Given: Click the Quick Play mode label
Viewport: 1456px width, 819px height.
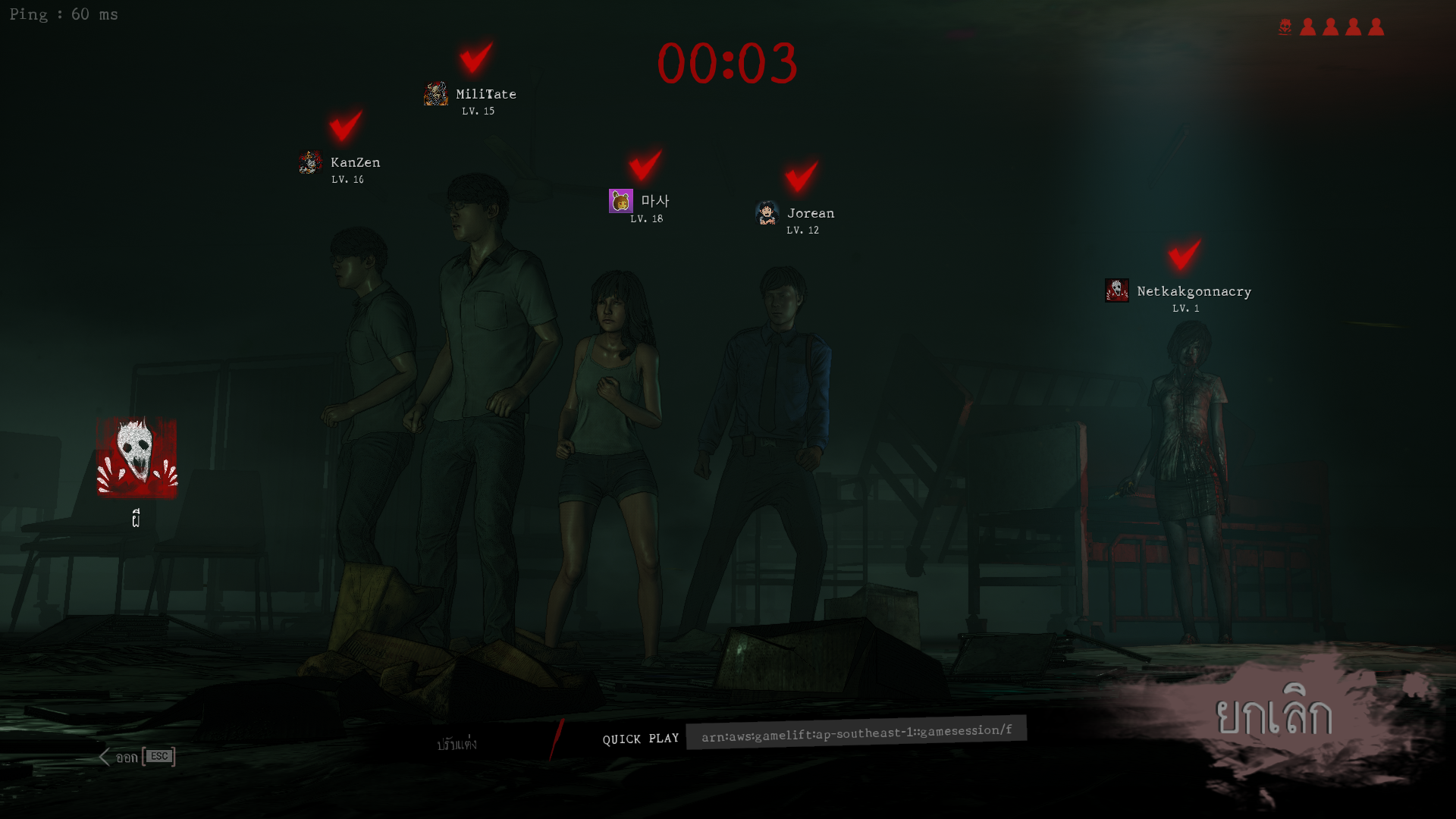Looking at the screenshot, I should pyautogui.click(x=640, y=739).
